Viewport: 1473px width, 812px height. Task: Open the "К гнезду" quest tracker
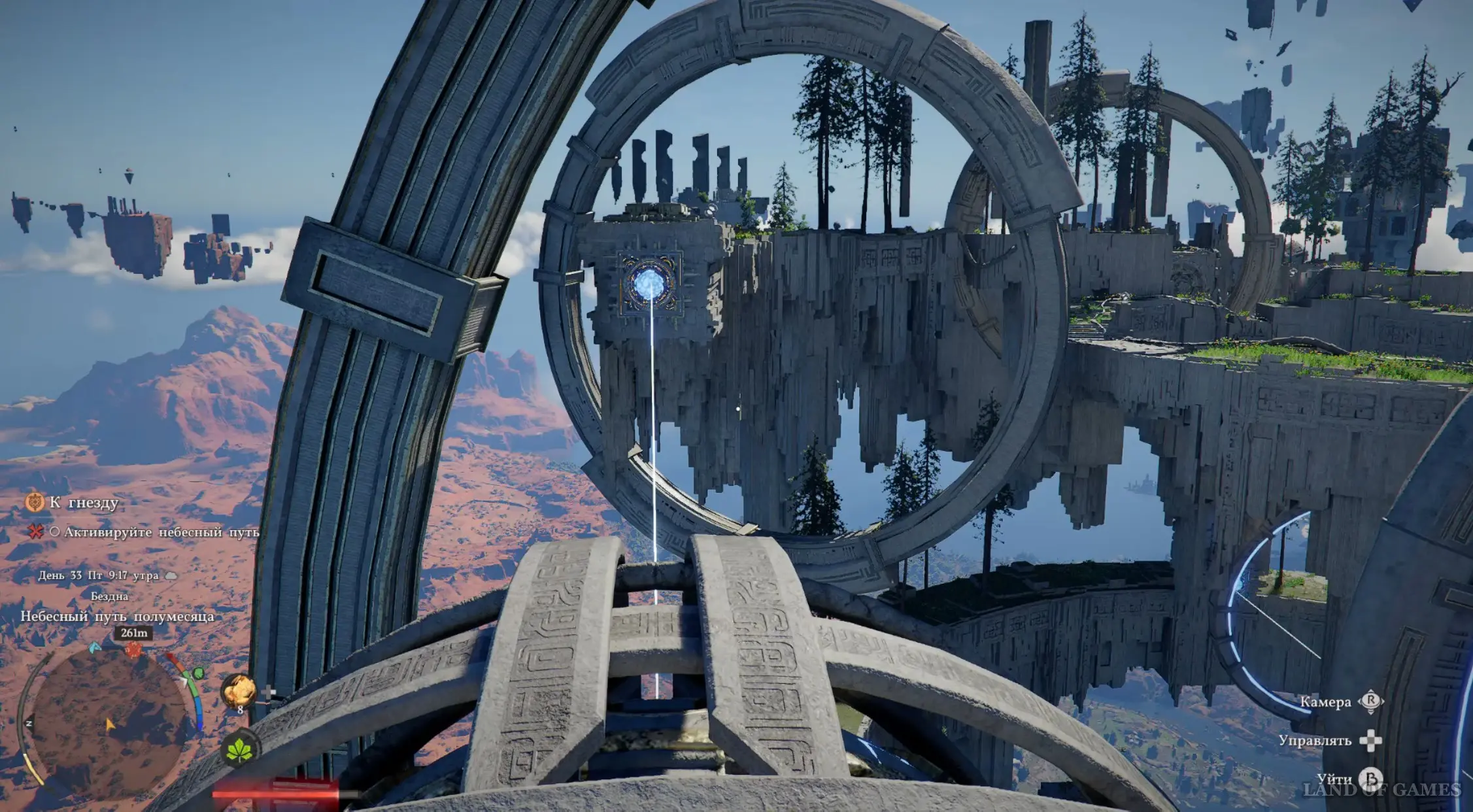pos(84,502)
